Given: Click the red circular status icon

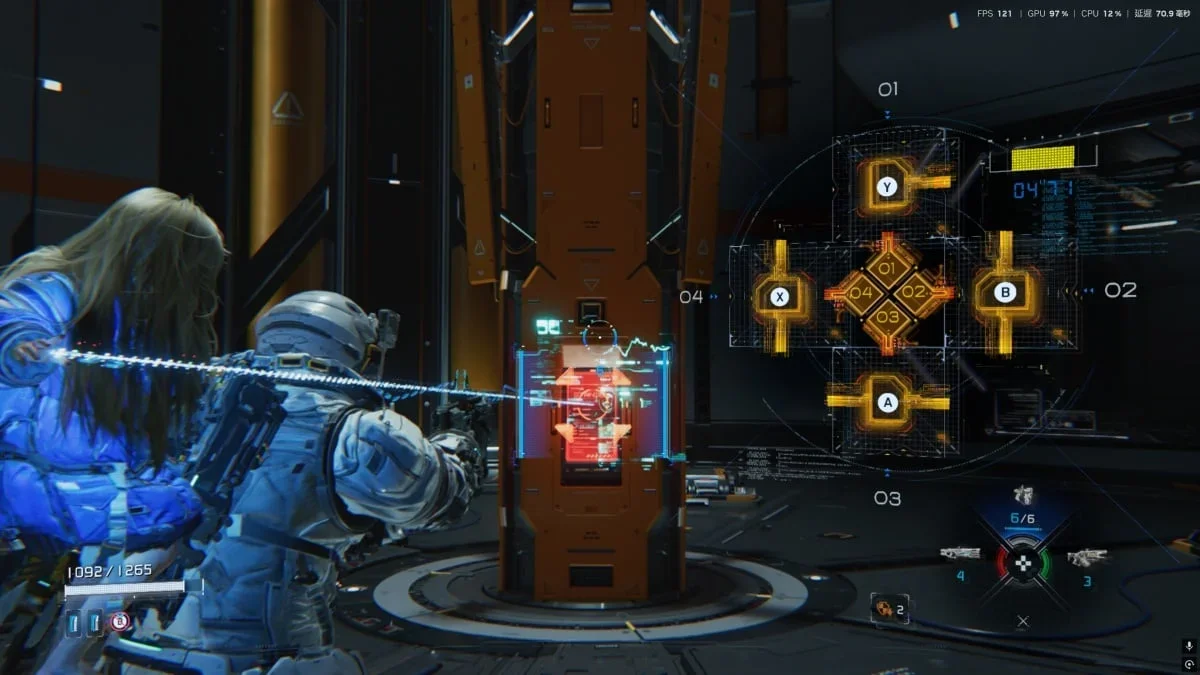Looking at the screenshot, I should click(119, 622).
